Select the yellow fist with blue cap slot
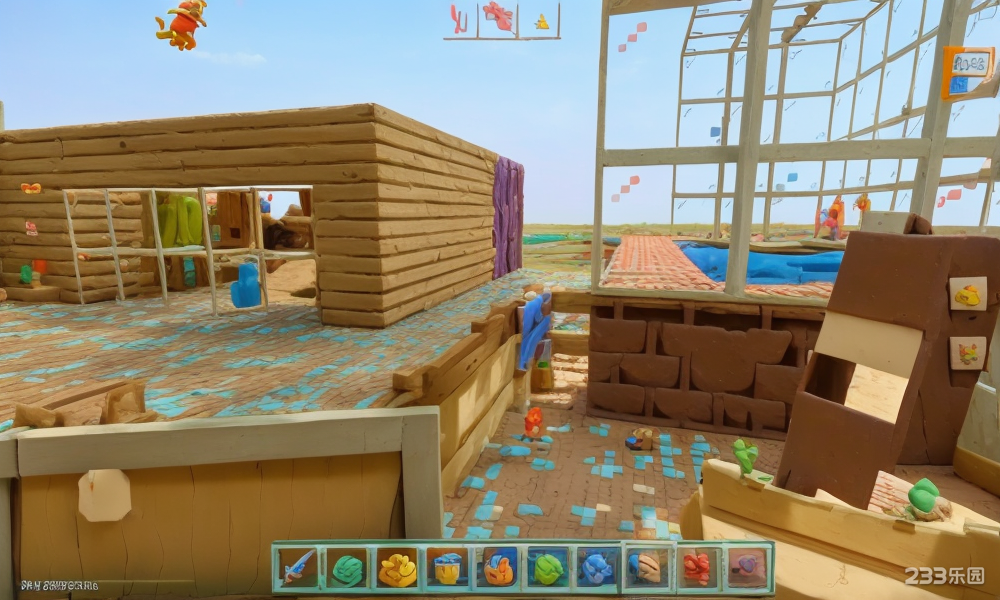 (x=447, y=568)
